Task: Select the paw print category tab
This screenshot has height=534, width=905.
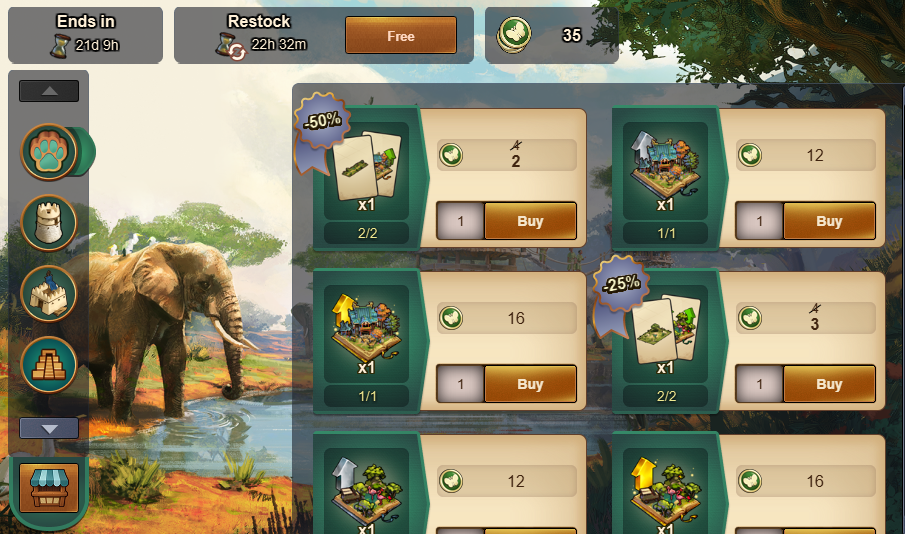Action: [x=49, y=152]
